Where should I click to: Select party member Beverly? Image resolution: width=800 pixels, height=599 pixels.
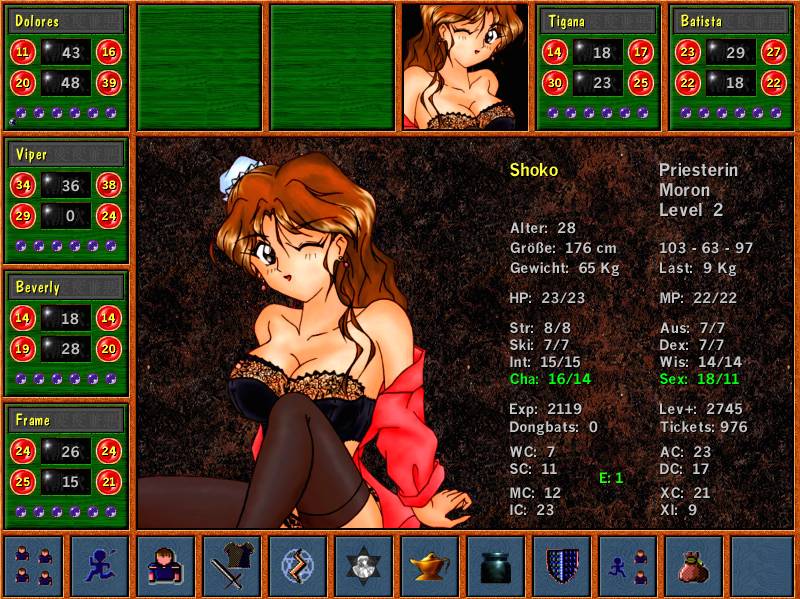pyautogui.click(x=66, y=287)
